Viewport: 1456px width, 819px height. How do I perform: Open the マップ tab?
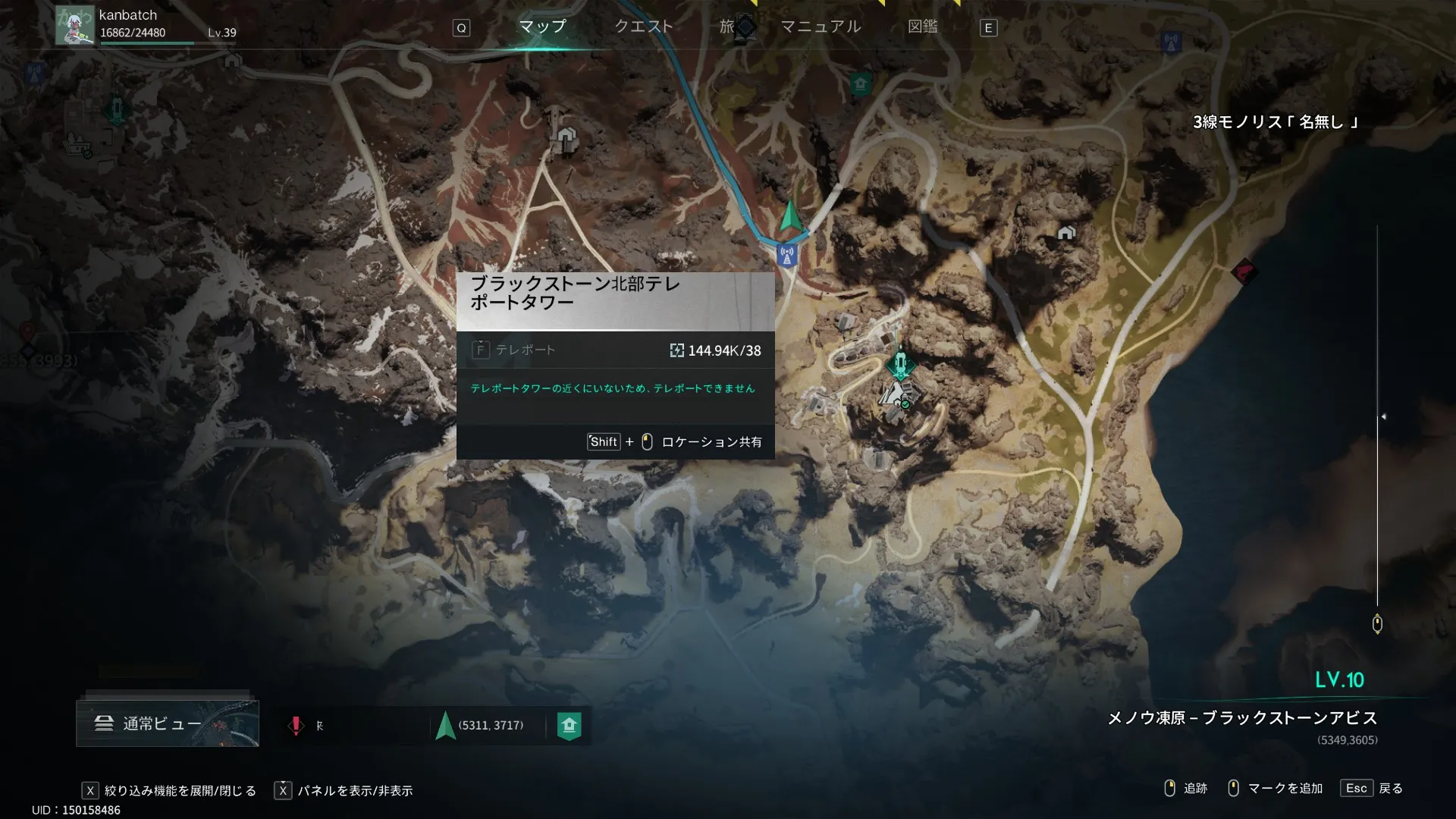(542, 27)
